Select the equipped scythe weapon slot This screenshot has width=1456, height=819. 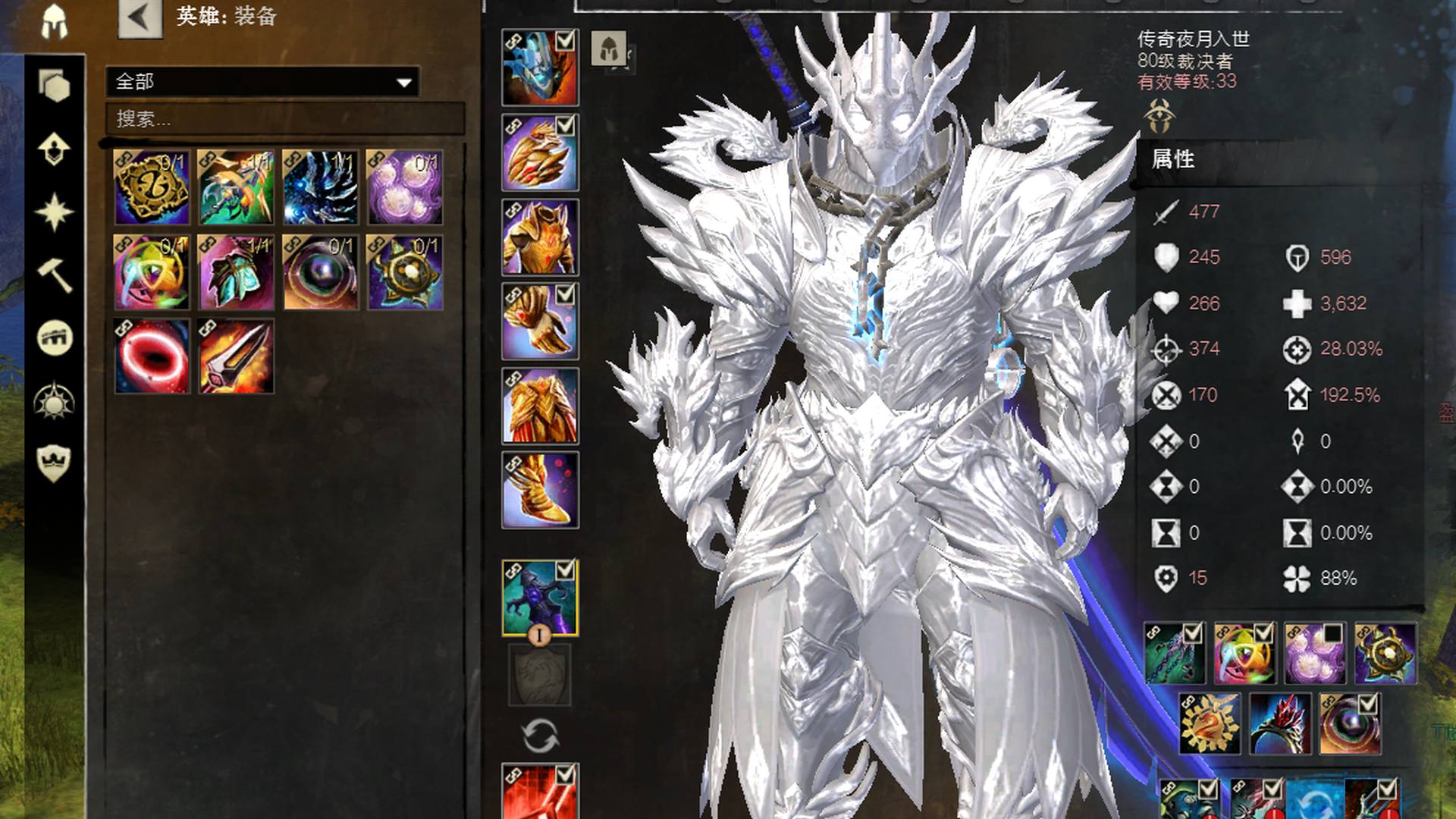tap(540, 598)
